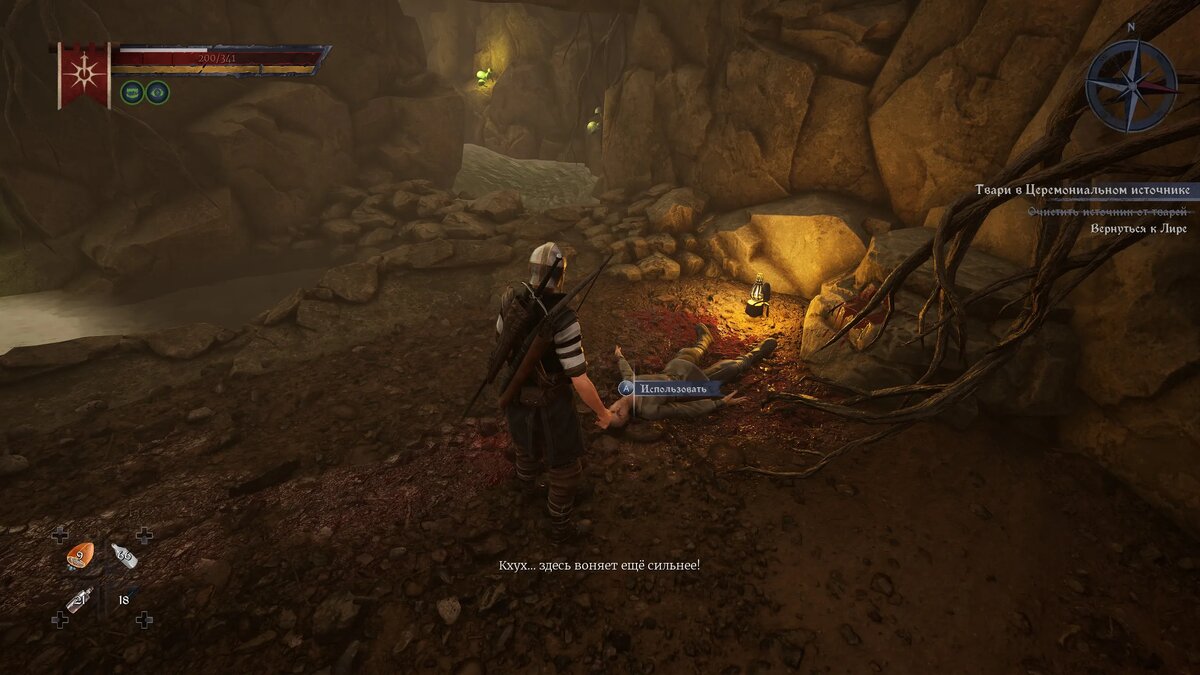Screen dimensions: 1200x675
Task: Click the red sun-and-sword banner emblem
Action: (x=84, y=74)
